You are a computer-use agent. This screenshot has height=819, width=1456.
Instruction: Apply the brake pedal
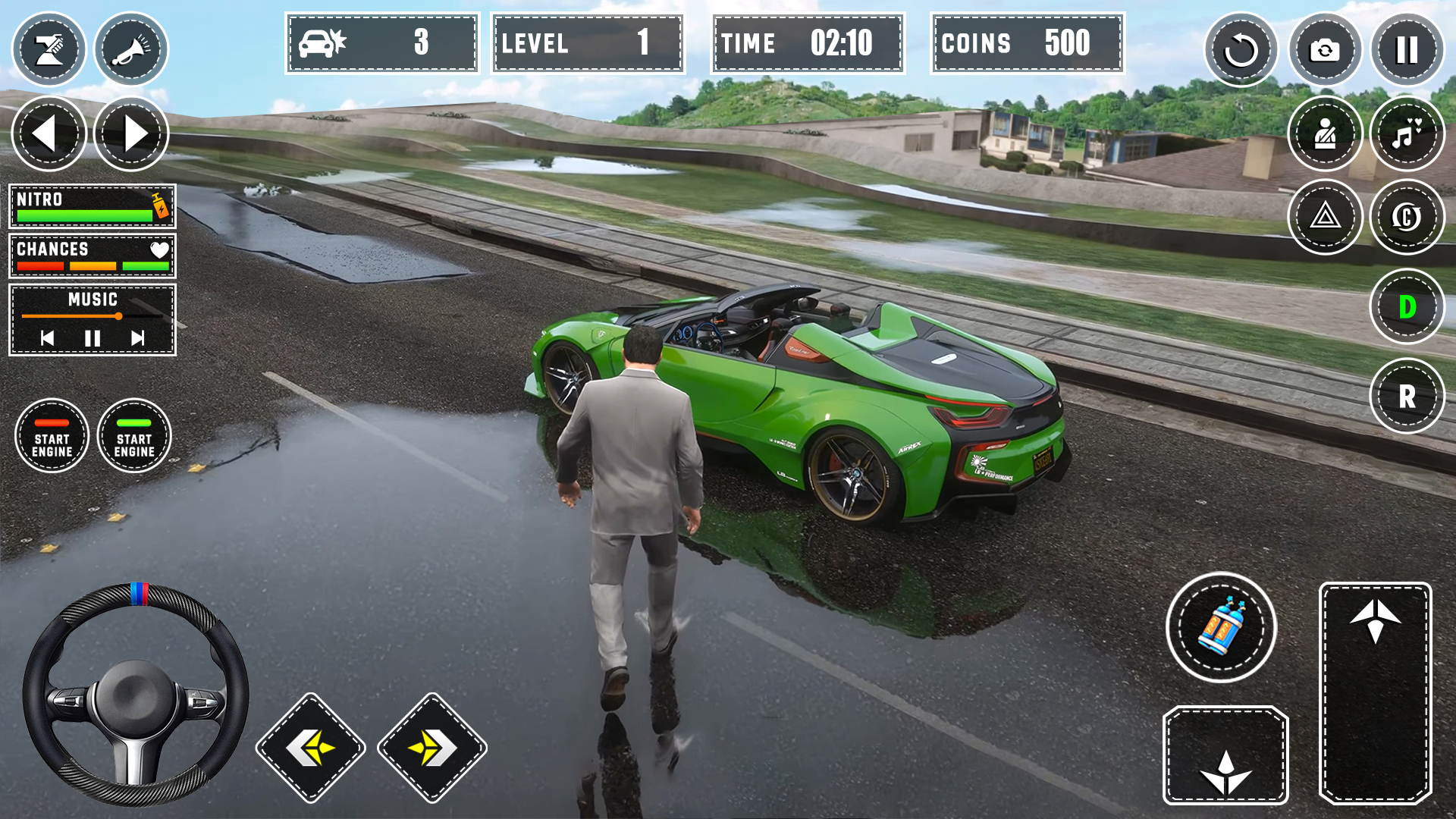[x=1225, y=755]
